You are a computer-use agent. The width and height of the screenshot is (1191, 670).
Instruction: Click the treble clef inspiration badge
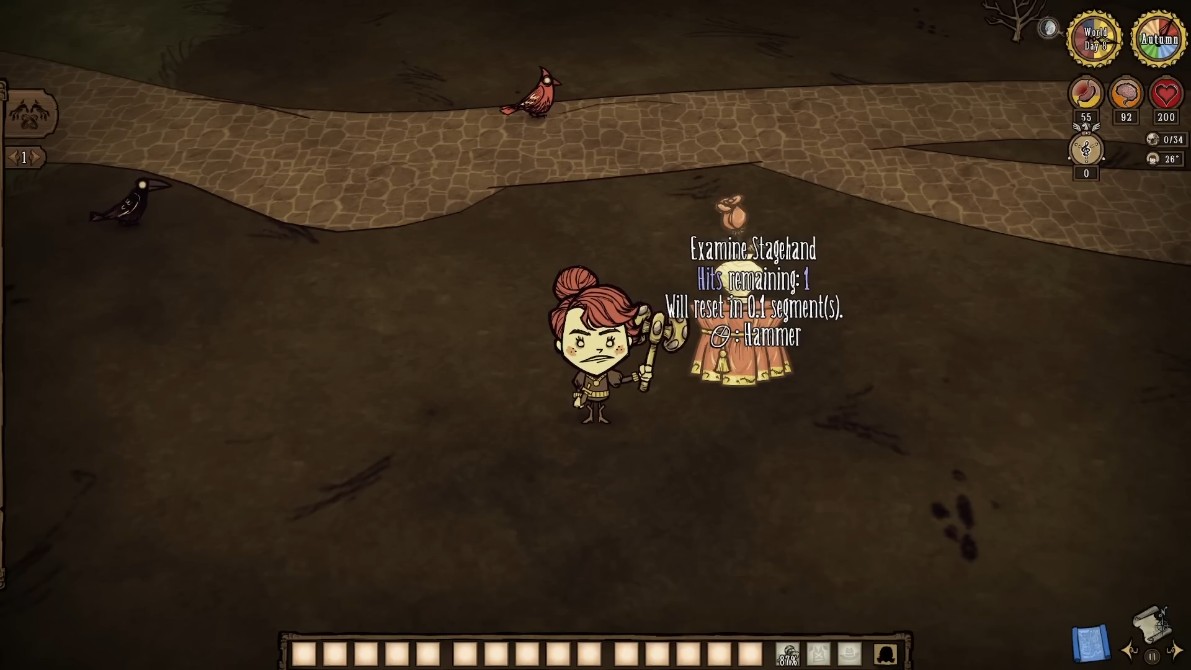[x=1086, y=150]
